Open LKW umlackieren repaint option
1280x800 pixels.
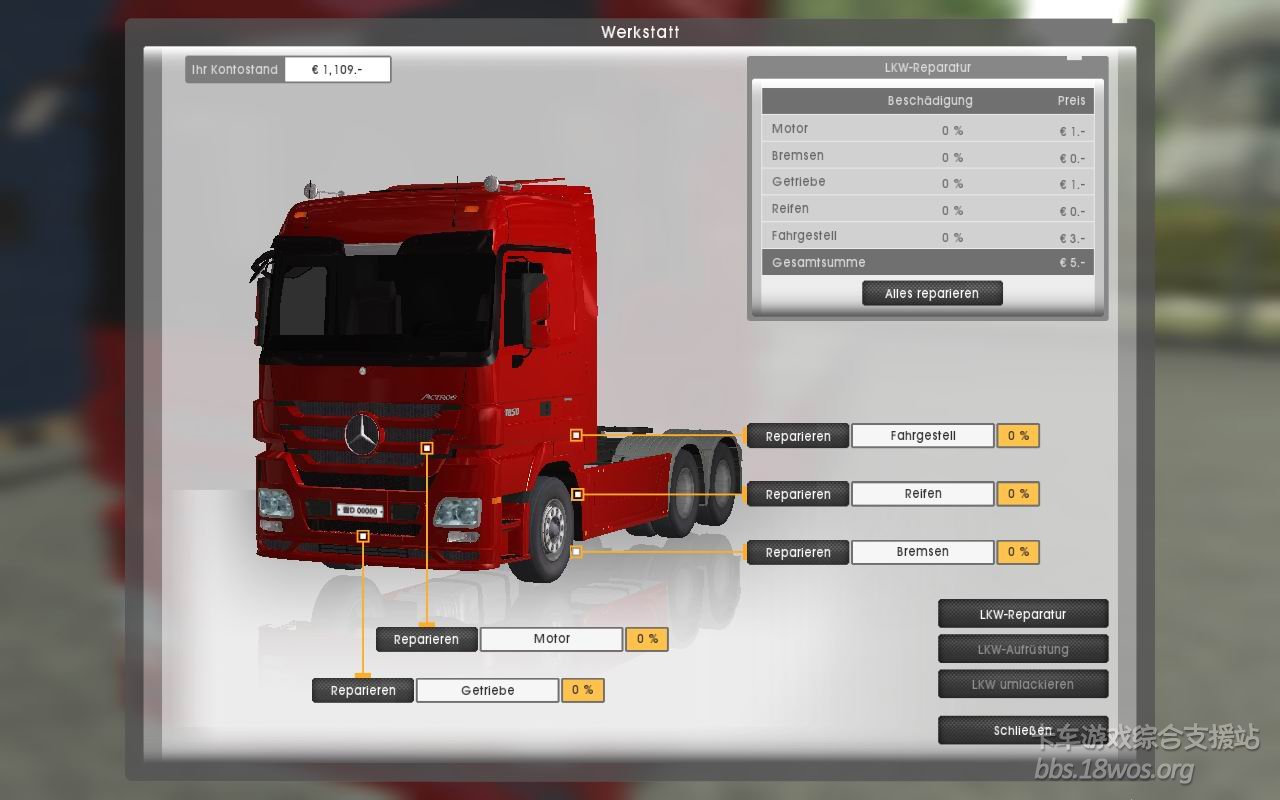(1022, 684)
